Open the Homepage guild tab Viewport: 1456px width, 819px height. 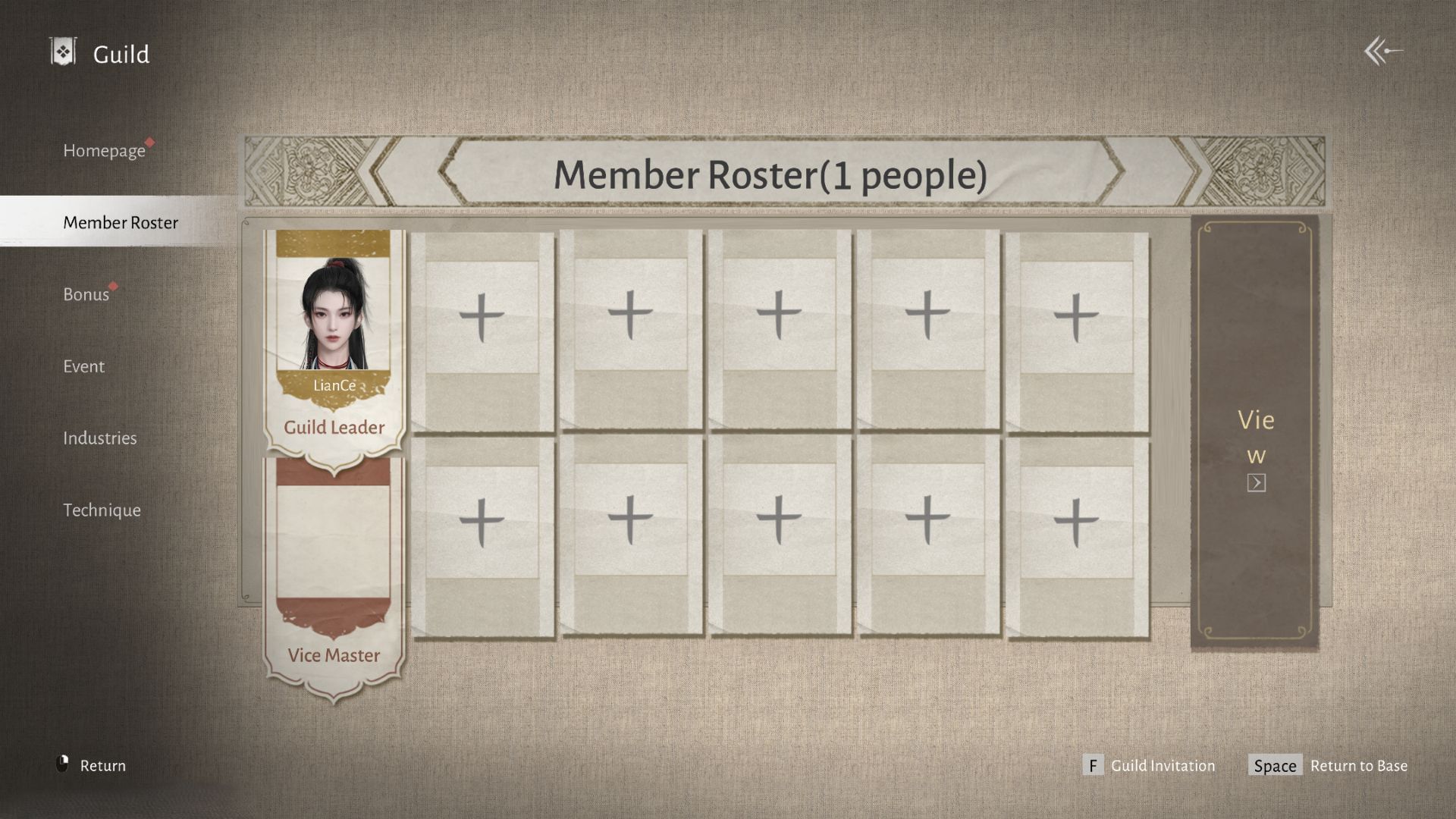coord(106,151)
